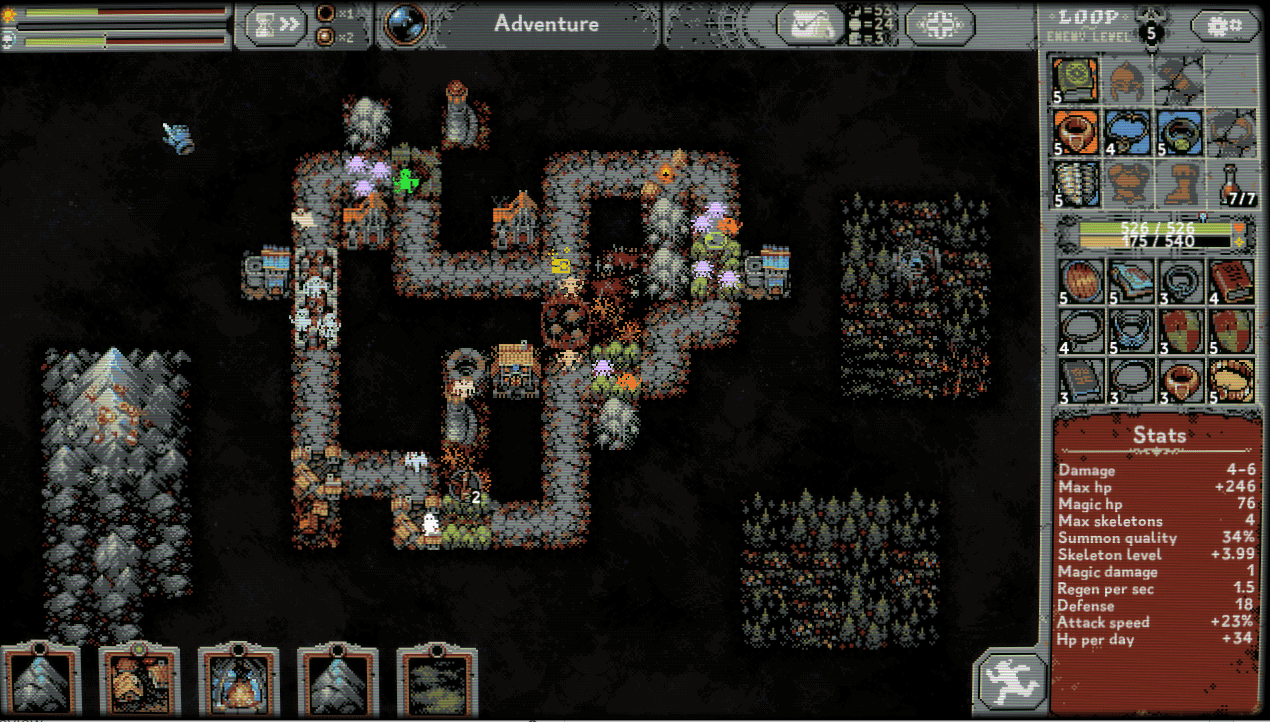Choose the blue grimoire in inventory
This screenshot has height=722, width=1270.
[x=1129, y=280]
